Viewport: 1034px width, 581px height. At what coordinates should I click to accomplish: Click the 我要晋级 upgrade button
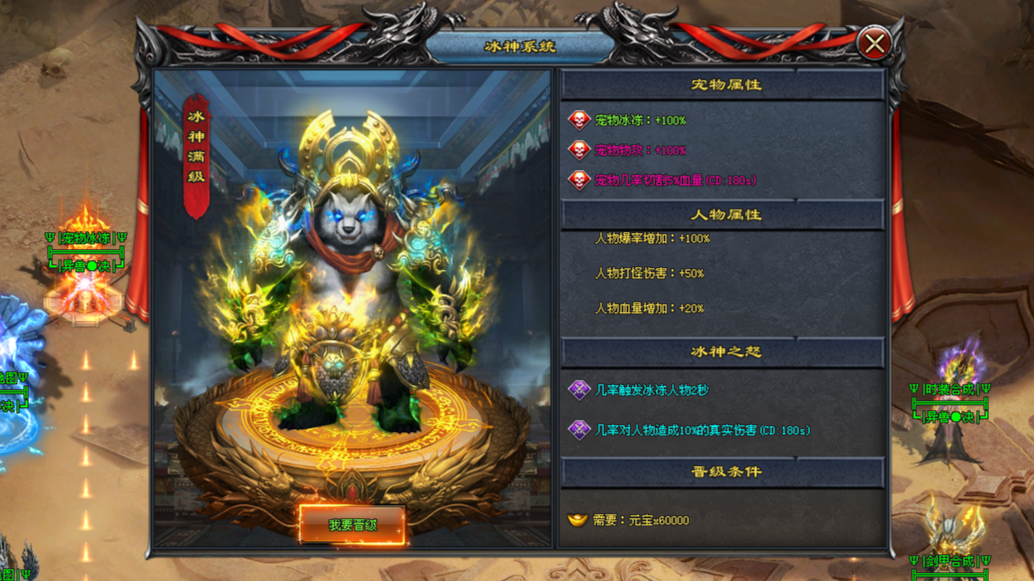(352, 525)
